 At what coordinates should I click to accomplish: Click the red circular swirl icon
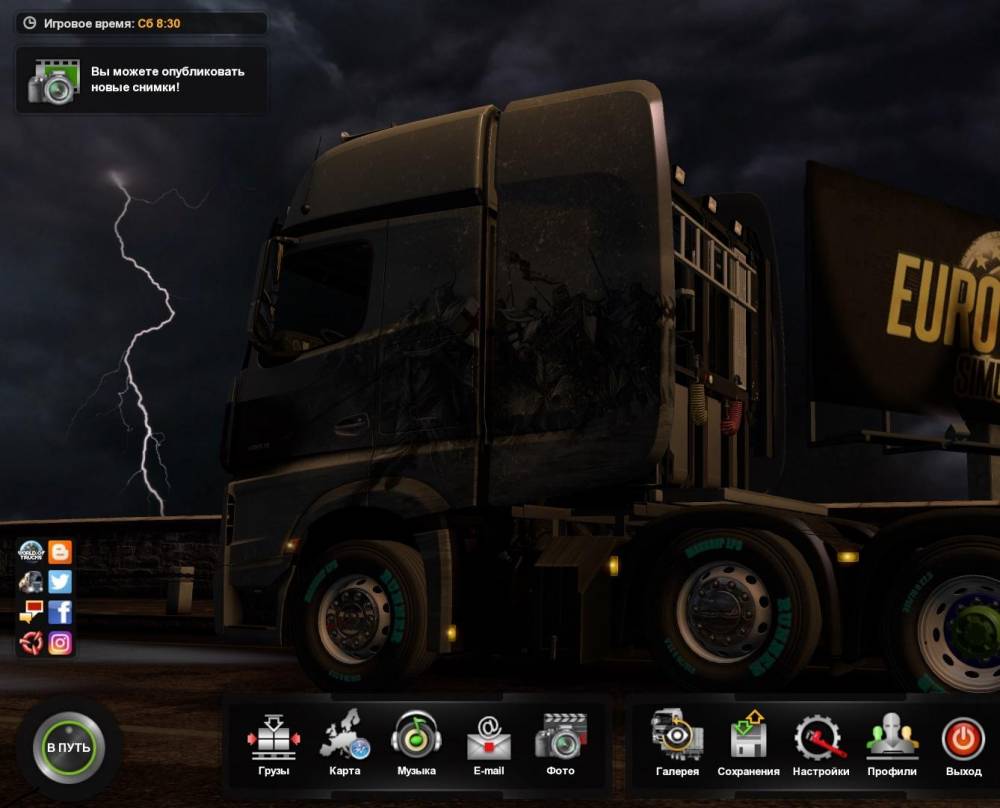point(31,643)
